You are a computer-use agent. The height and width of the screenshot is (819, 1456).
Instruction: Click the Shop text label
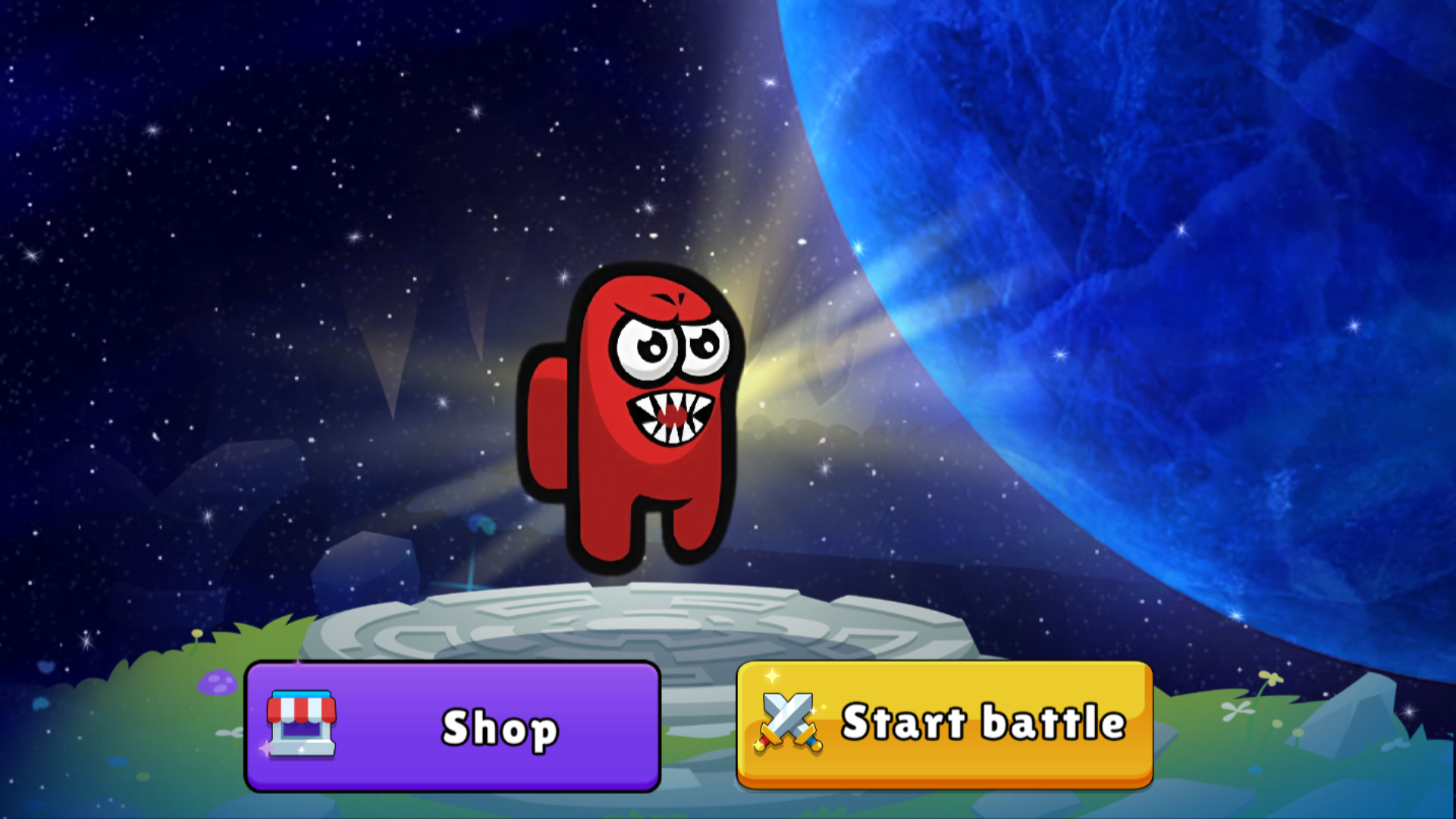coord(498,728)
